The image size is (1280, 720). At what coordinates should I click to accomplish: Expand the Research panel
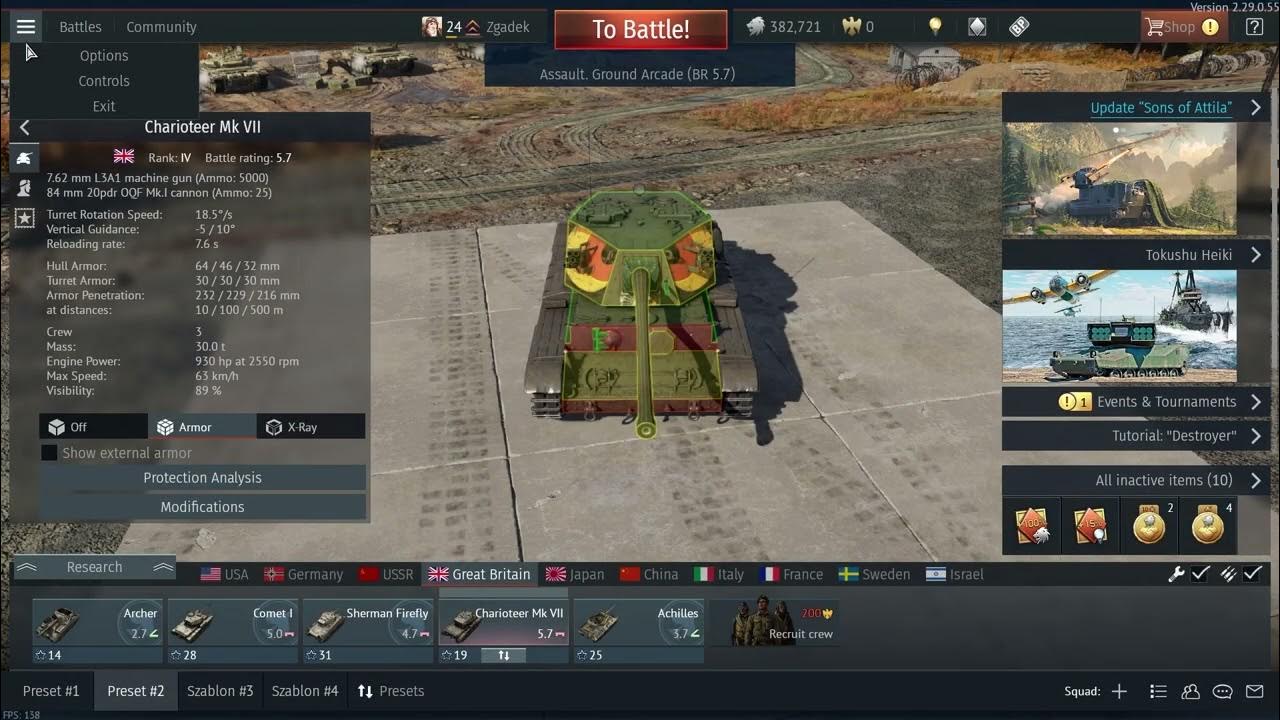pos(95,567)
